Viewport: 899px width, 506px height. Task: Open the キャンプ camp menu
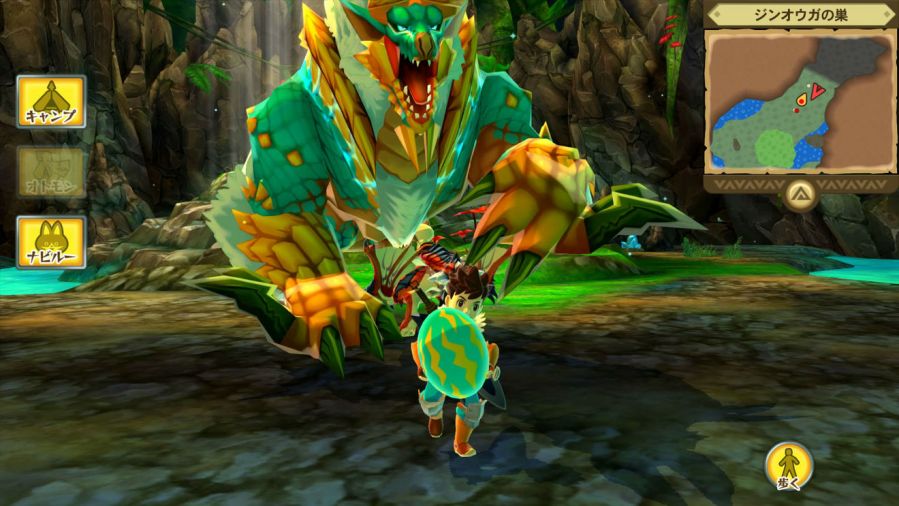[51, 101]
